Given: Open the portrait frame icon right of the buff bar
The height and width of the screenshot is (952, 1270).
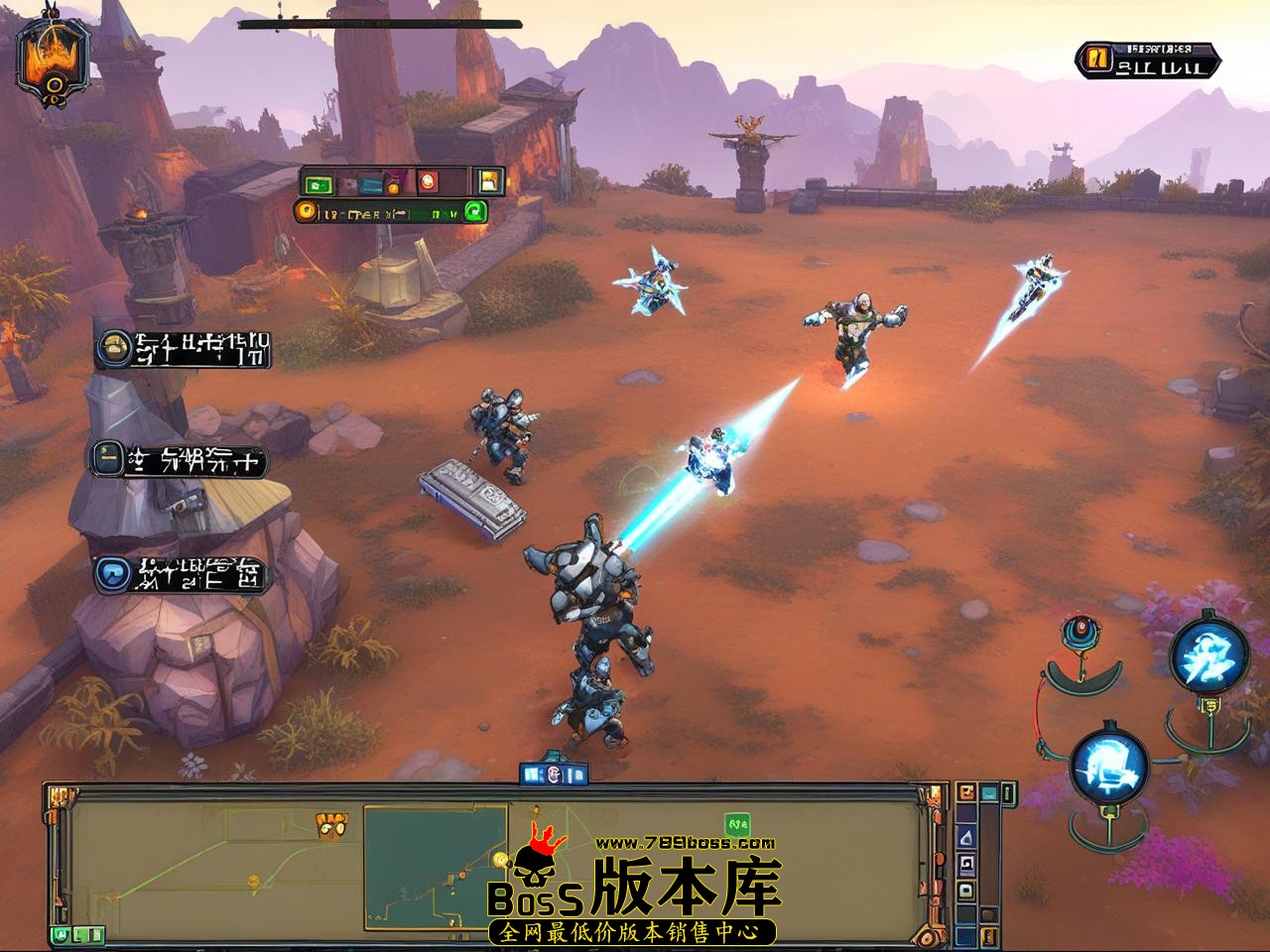Looking at the screenshot, I should pyautogui.click(x=489, y=181).
